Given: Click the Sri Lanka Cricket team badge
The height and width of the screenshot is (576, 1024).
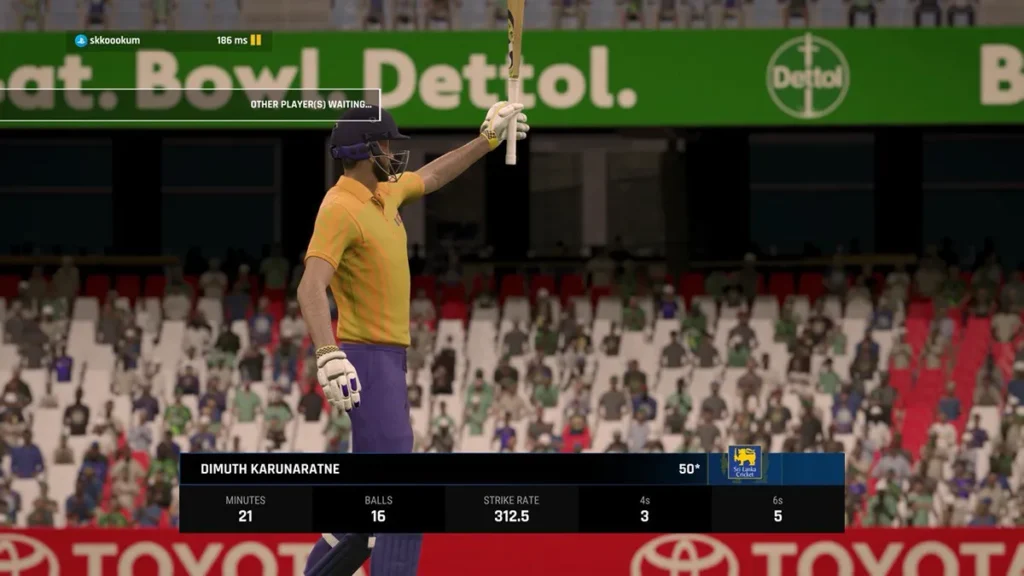Looking at the screenshot, I should (744, 463).
